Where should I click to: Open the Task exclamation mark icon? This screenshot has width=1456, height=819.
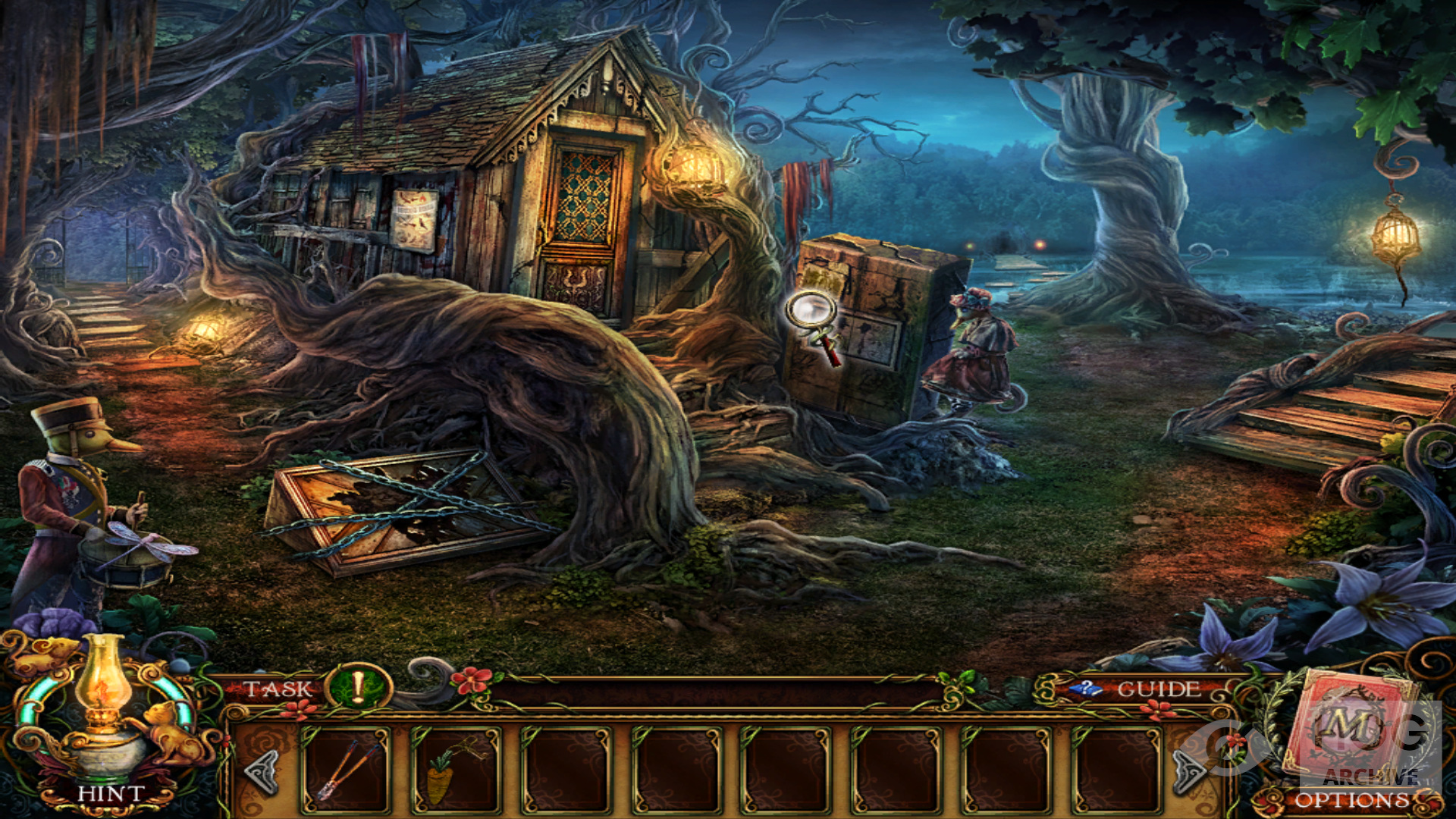357,688
